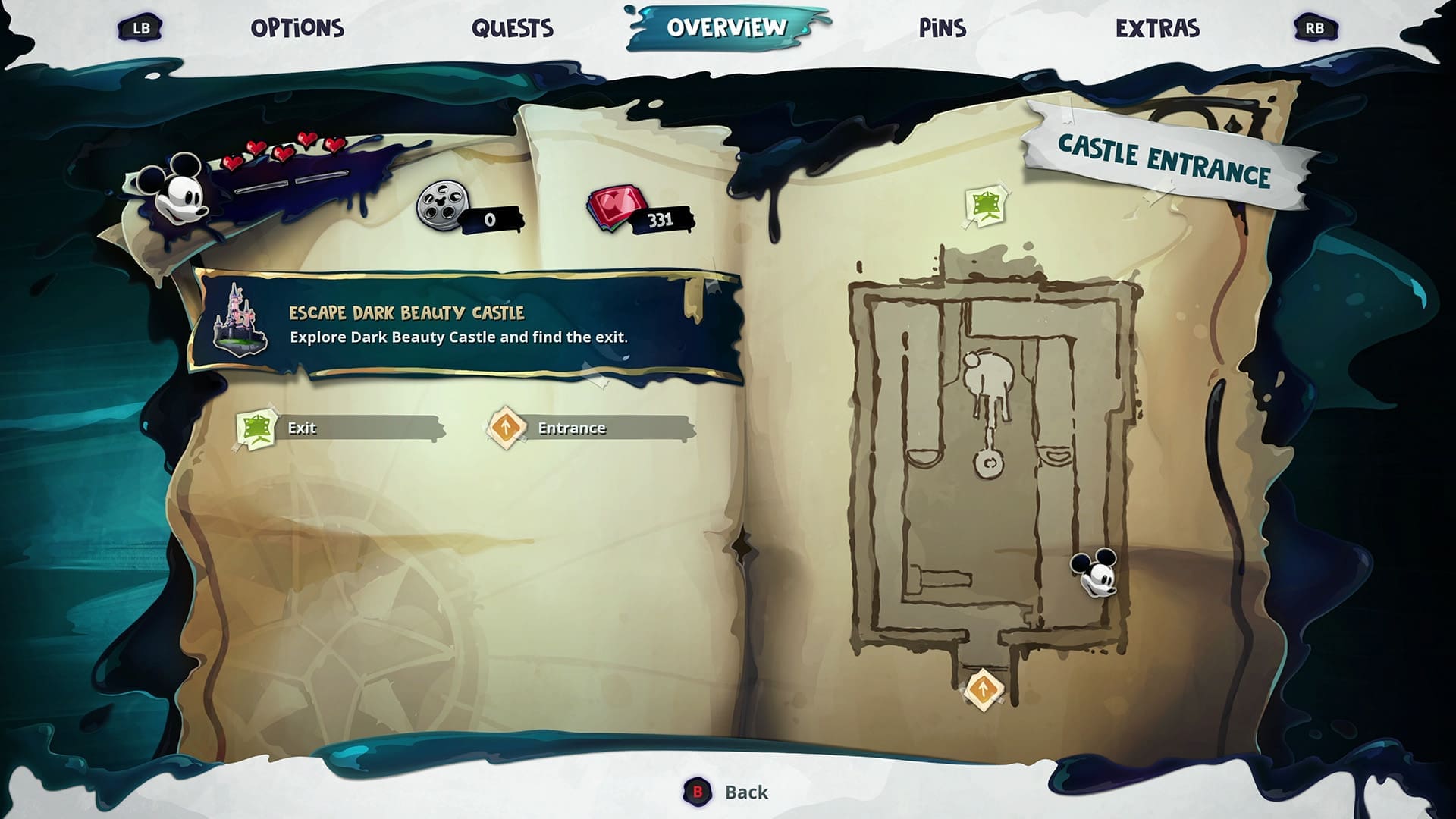The image size is (1456, 819).
Task: Switch to the Quests tab
Action: [x=513, y=27]
